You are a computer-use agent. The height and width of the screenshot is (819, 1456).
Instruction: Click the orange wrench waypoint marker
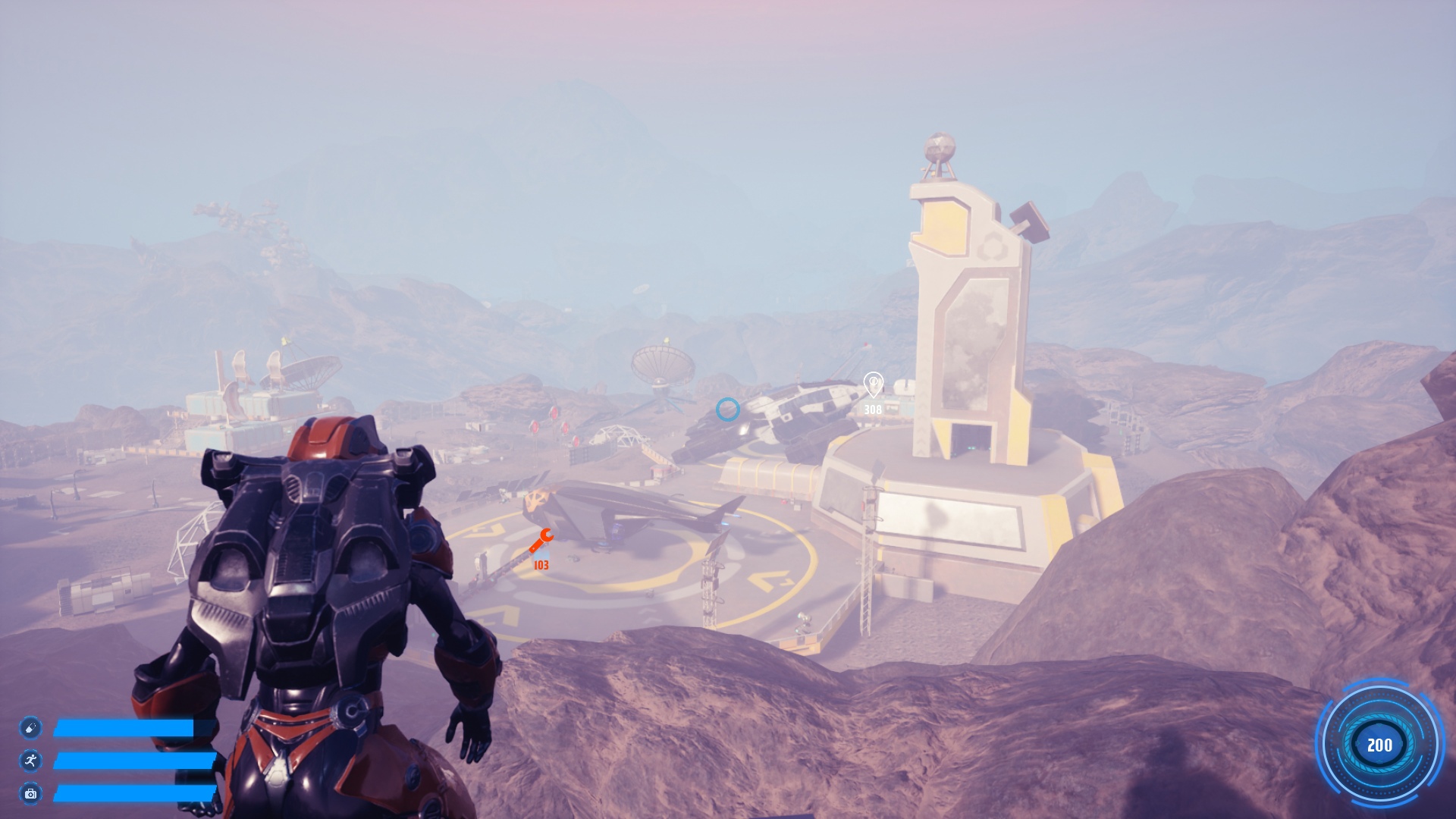point(541,541)
